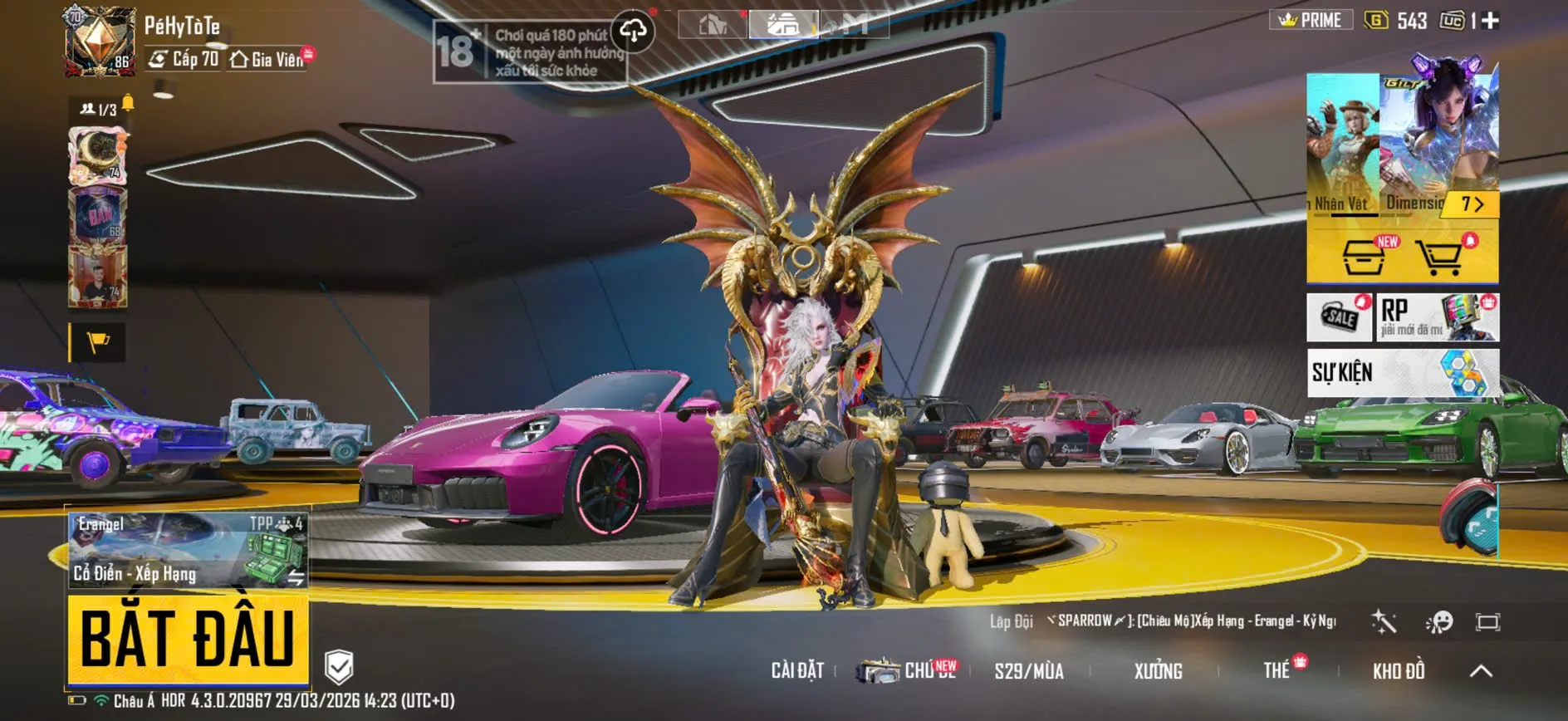Open the XƯỞNG workshop menu
Viewport: 1568px width, 721px height.
(x=1158, y=671)
